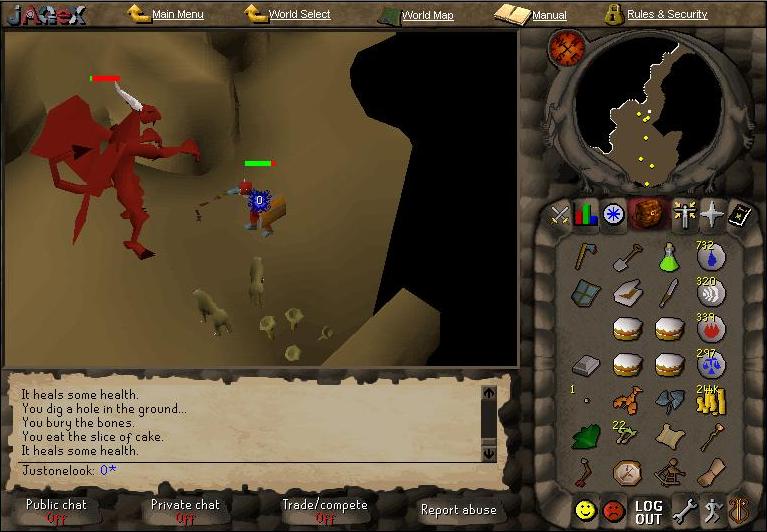
Task: Select the spade in the inventory
Action: (628, 259)
